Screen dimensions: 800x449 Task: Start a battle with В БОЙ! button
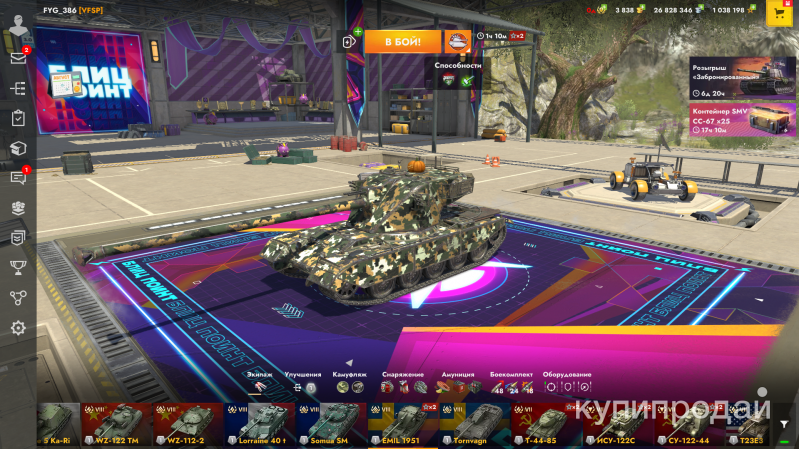pyautogui.click(x=402, y=41)
